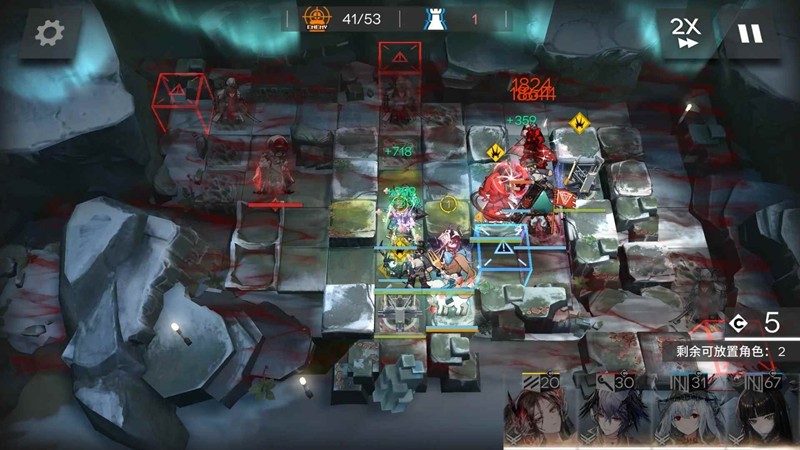800x450 pixels.
Task: Toggle the 2X game speed button
Action: [x=684, y=34]
